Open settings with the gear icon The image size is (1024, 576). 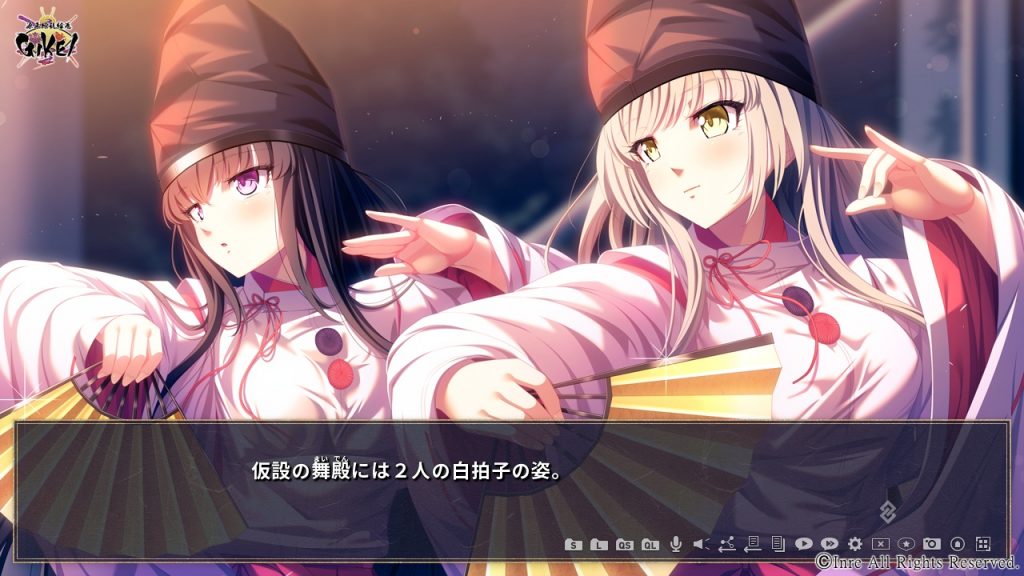click(x=855, y=543)
